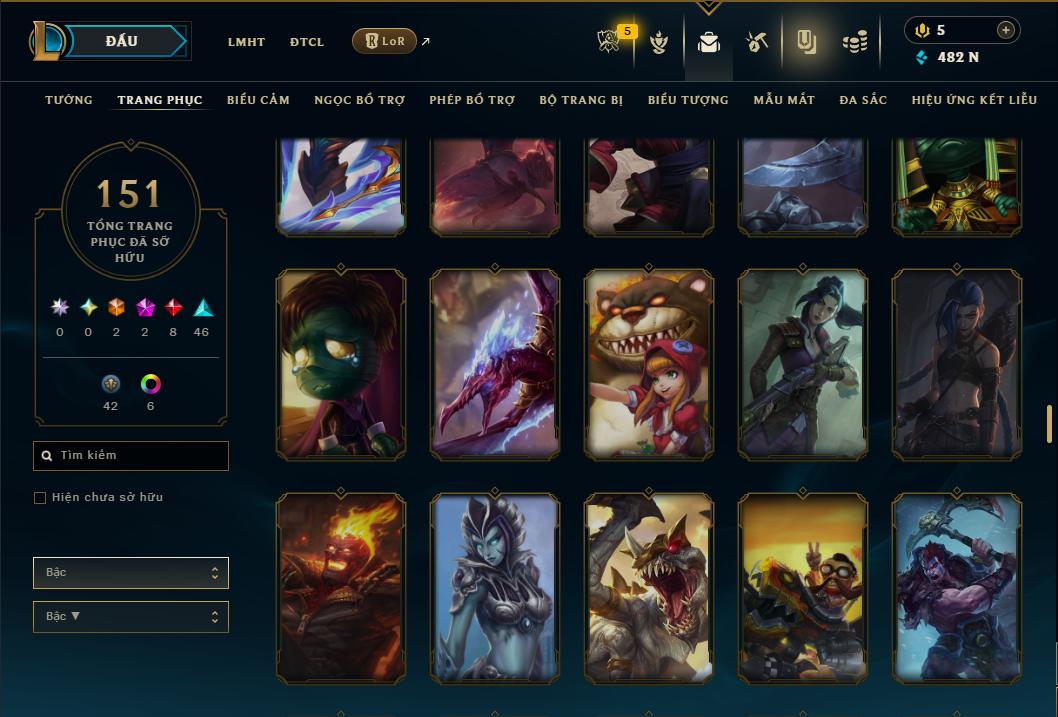Select the Red Riding Annie skin card
This screenshot has width=1058, height=717.
point(649,365)
